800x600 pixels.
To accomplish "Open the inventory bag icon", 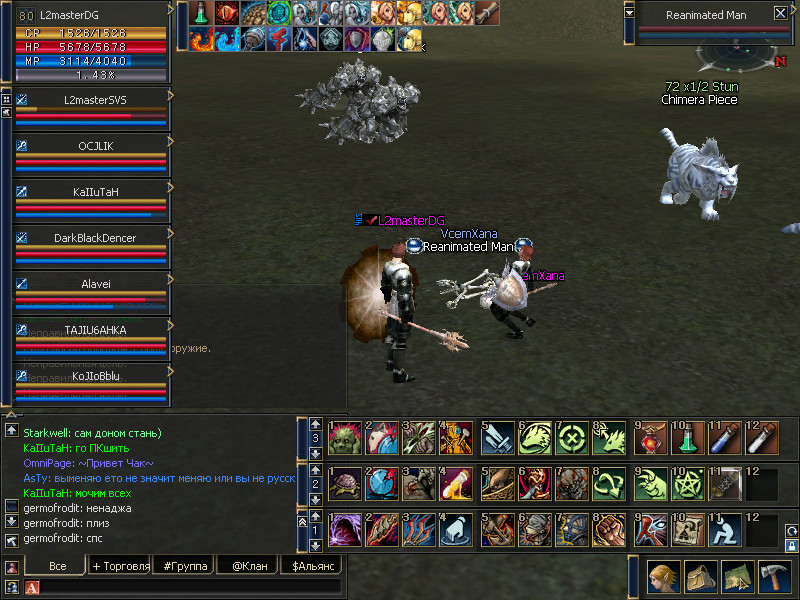I will pos(700,577).
